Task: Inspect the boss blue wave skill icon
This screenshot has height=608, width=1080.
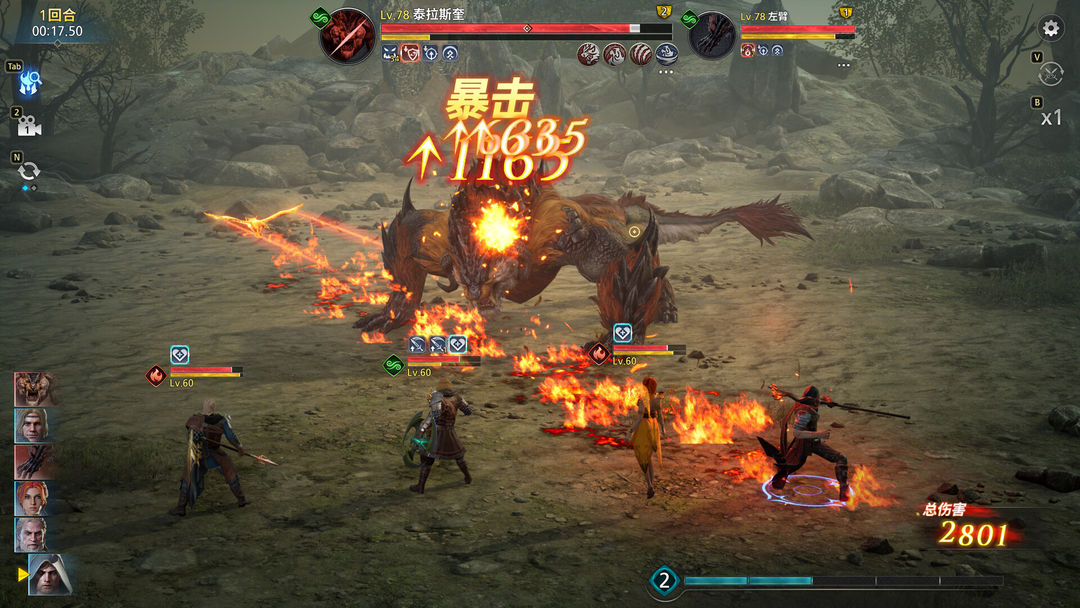Action: pos(666,54)
